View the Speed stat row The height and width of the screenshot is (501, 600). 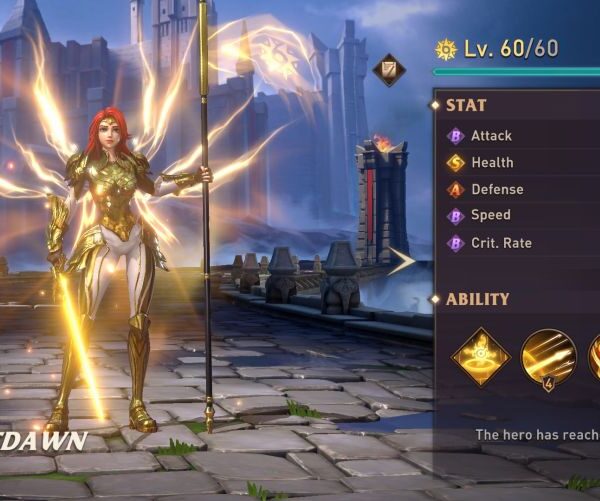(490, 215)
